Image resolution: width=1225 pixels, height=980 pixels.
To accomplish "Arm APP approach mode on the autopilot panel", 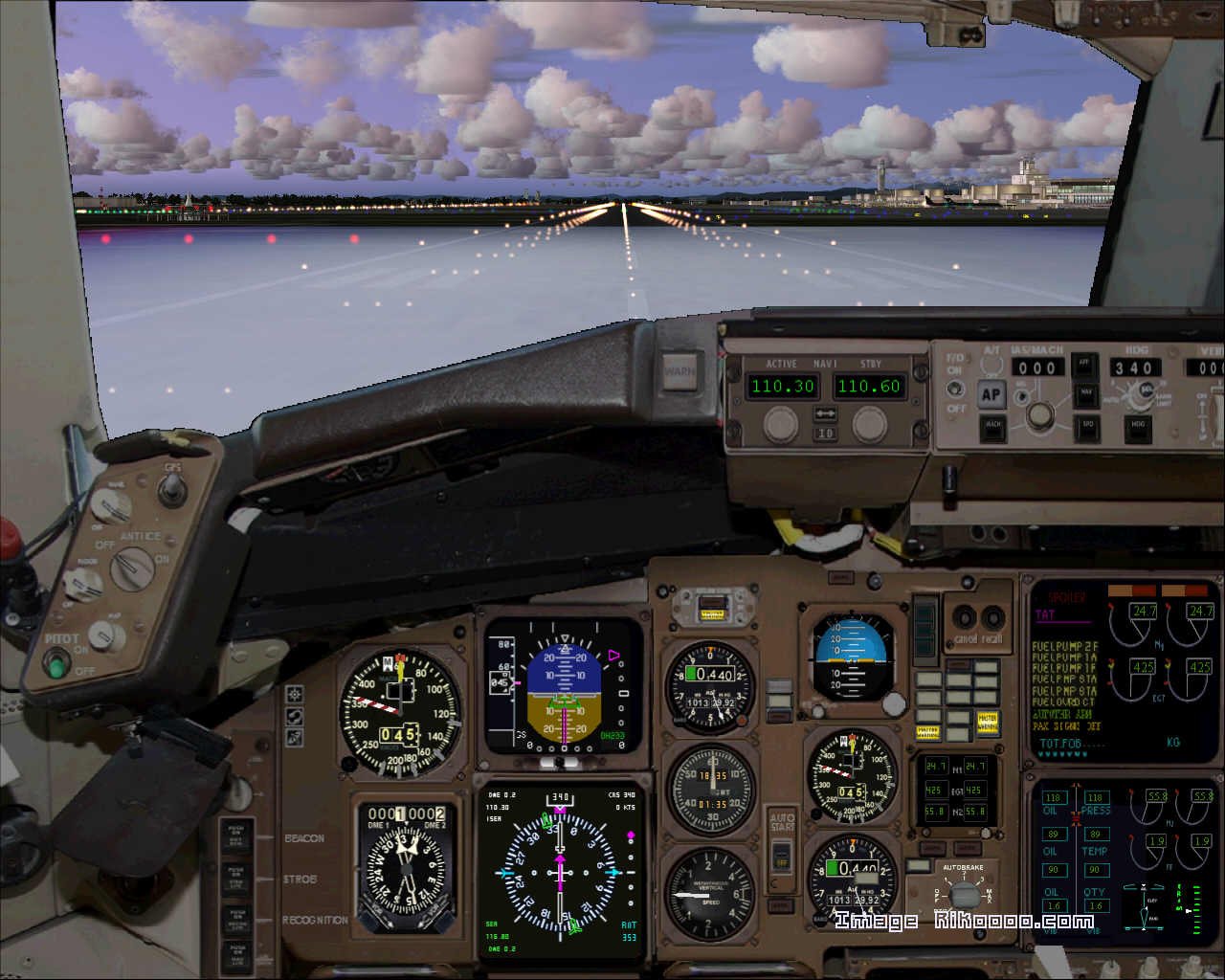I will (x=1086, y=367).
